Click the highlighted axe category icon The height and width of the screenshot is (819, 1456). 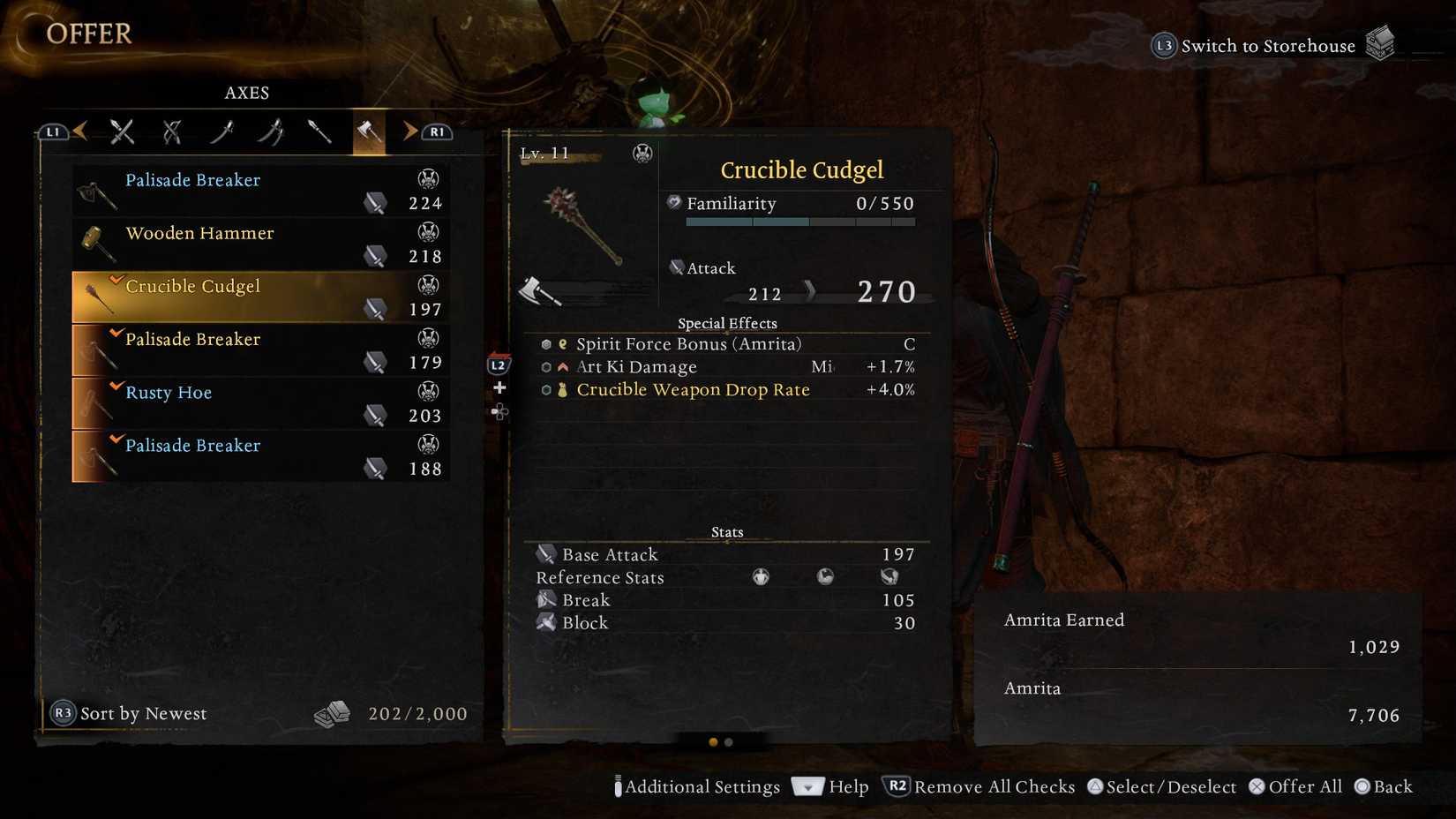(367, 131)
